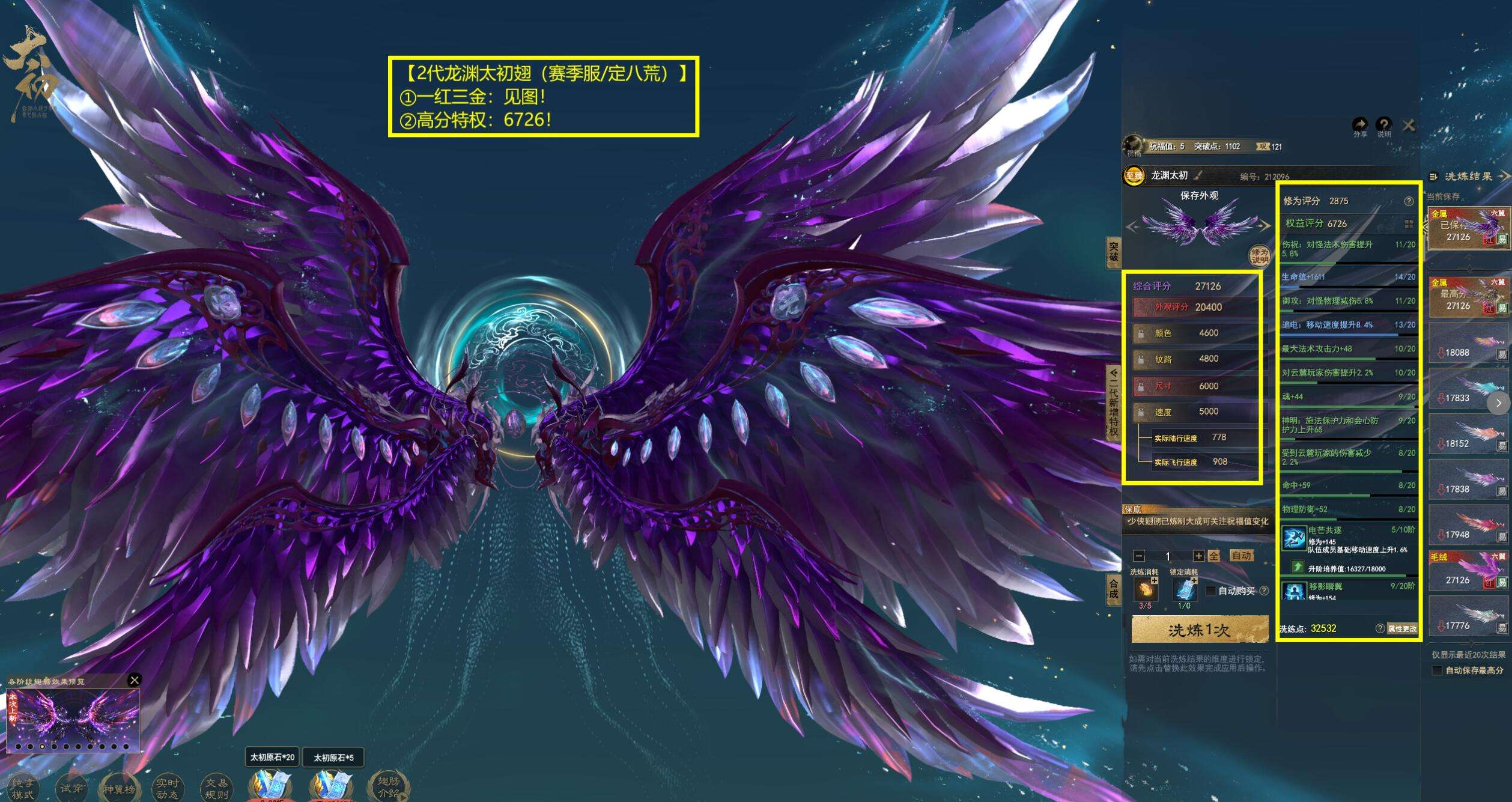This screenshot has width=1512, height=802.
Task: Open the 说明 help icon
Action: point(1383,126)
